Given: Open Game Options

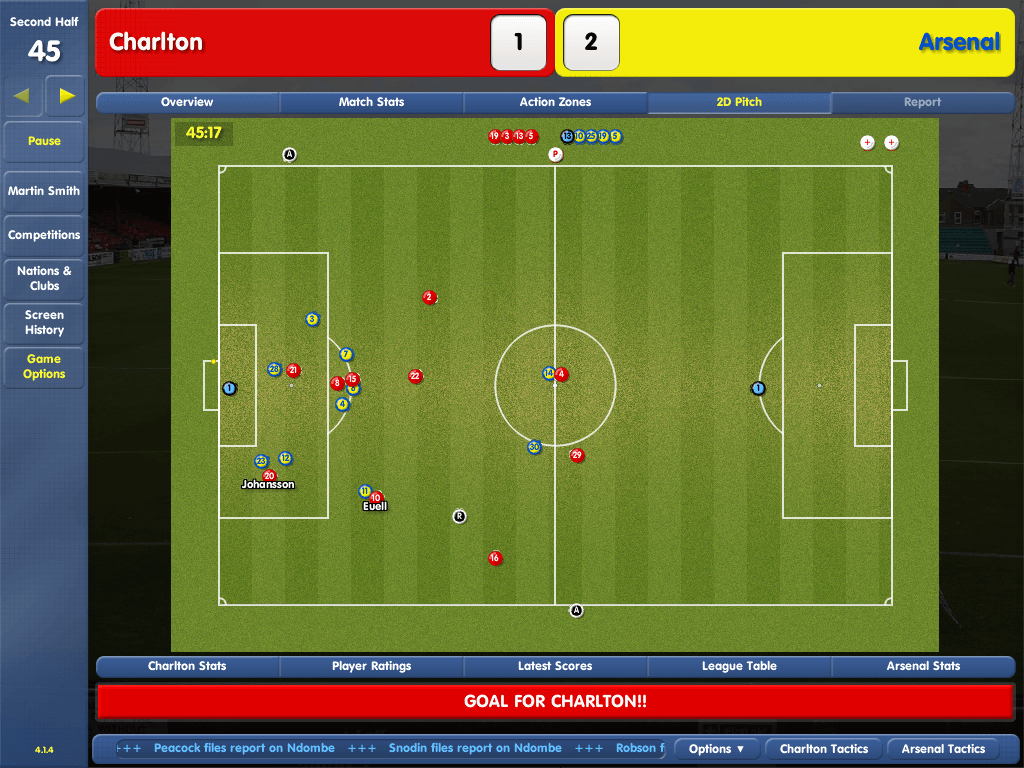Looking at the screenshot, I should (44, 366).
